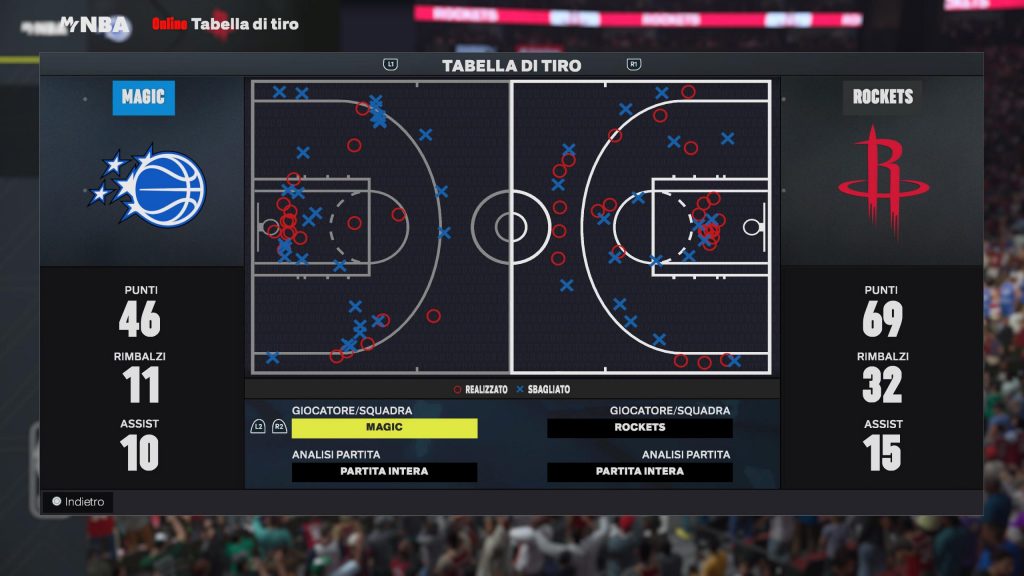Select the highlighted MAGIC player/team selector

(x=384, y=428)
